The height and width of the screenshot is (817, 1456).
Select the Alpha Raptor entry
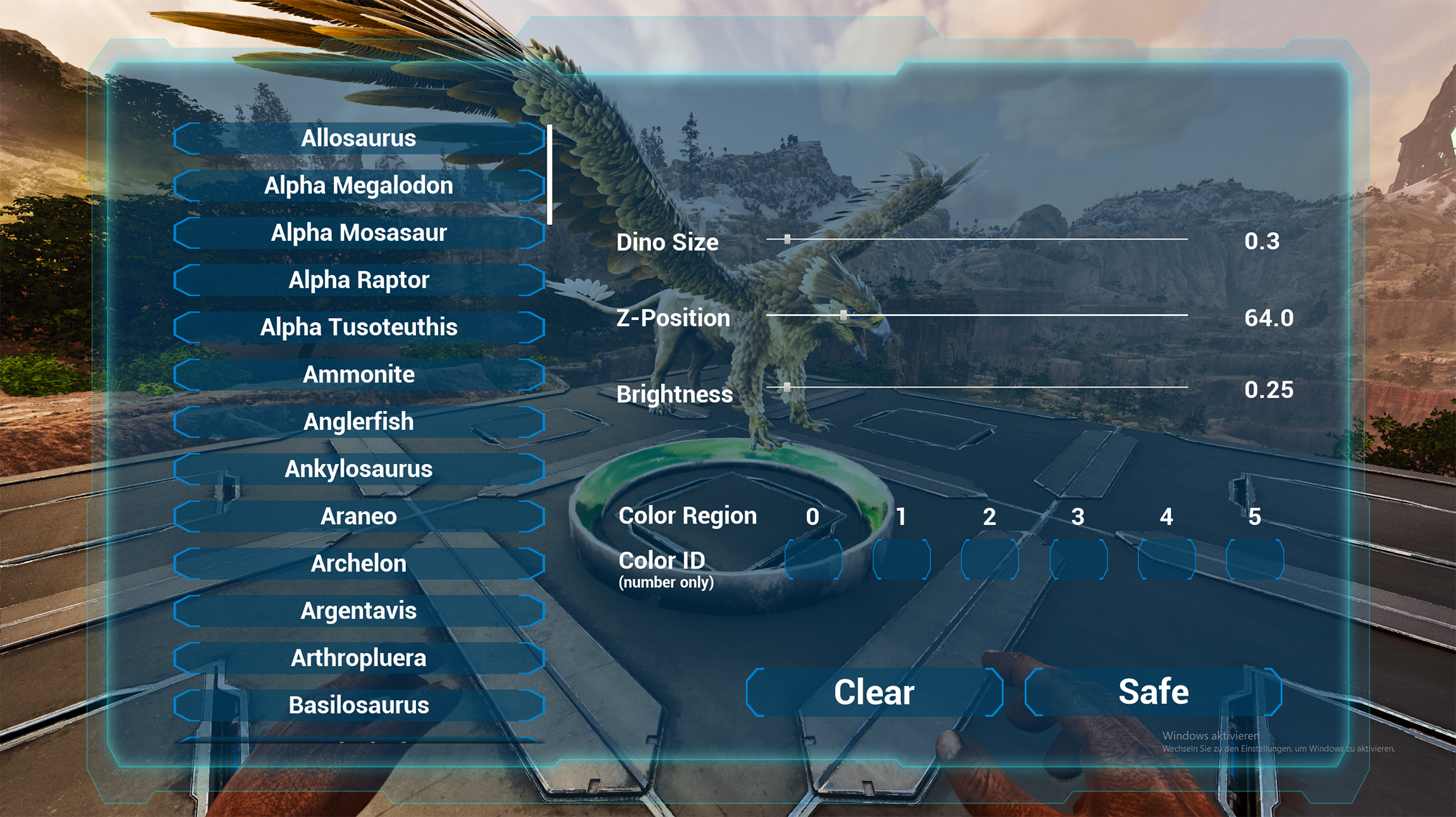point(358,280)
